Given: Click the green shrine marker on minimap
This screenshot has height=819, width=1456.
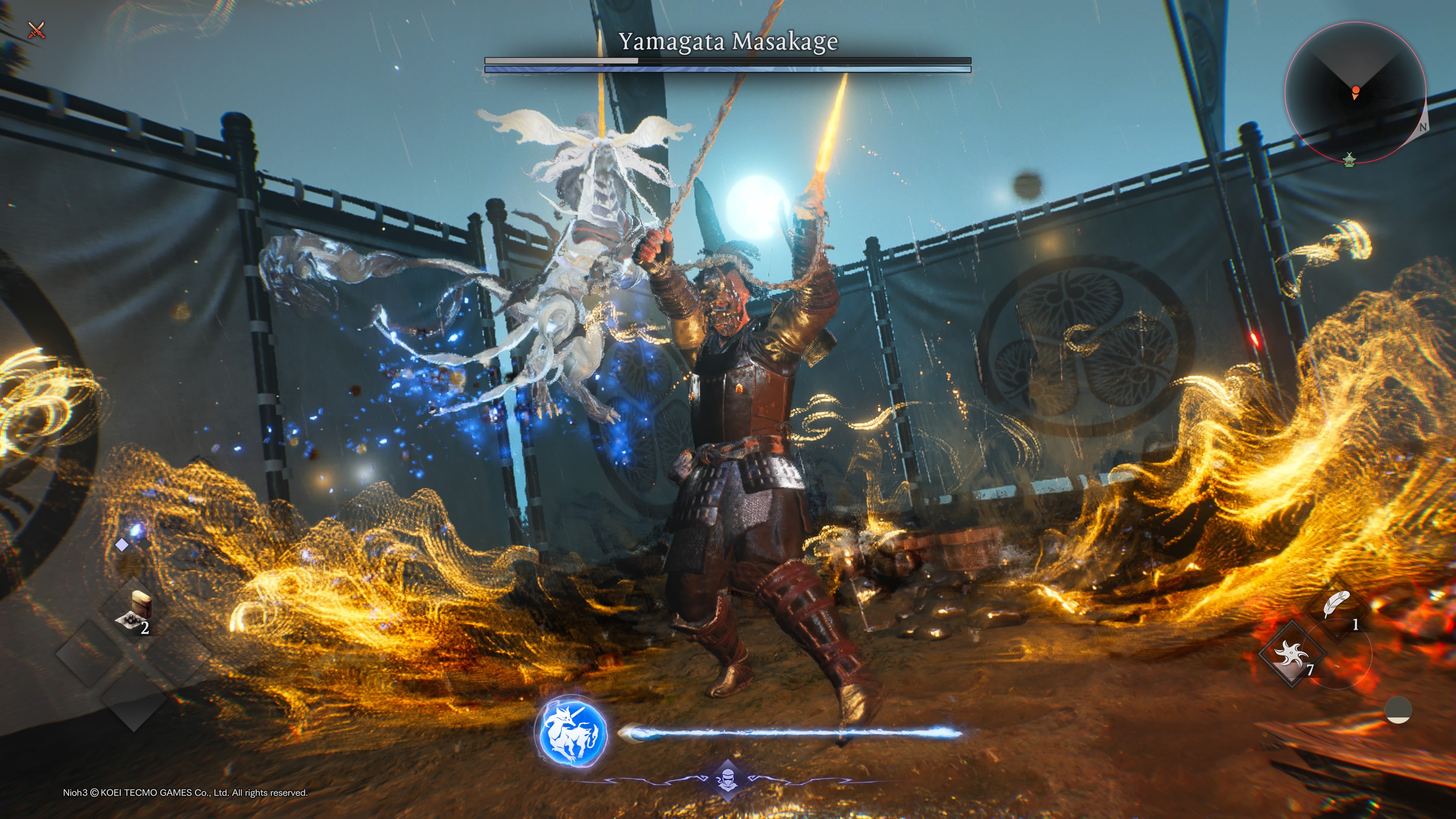Looking at the screenshot, I should tap(1349, 160).
